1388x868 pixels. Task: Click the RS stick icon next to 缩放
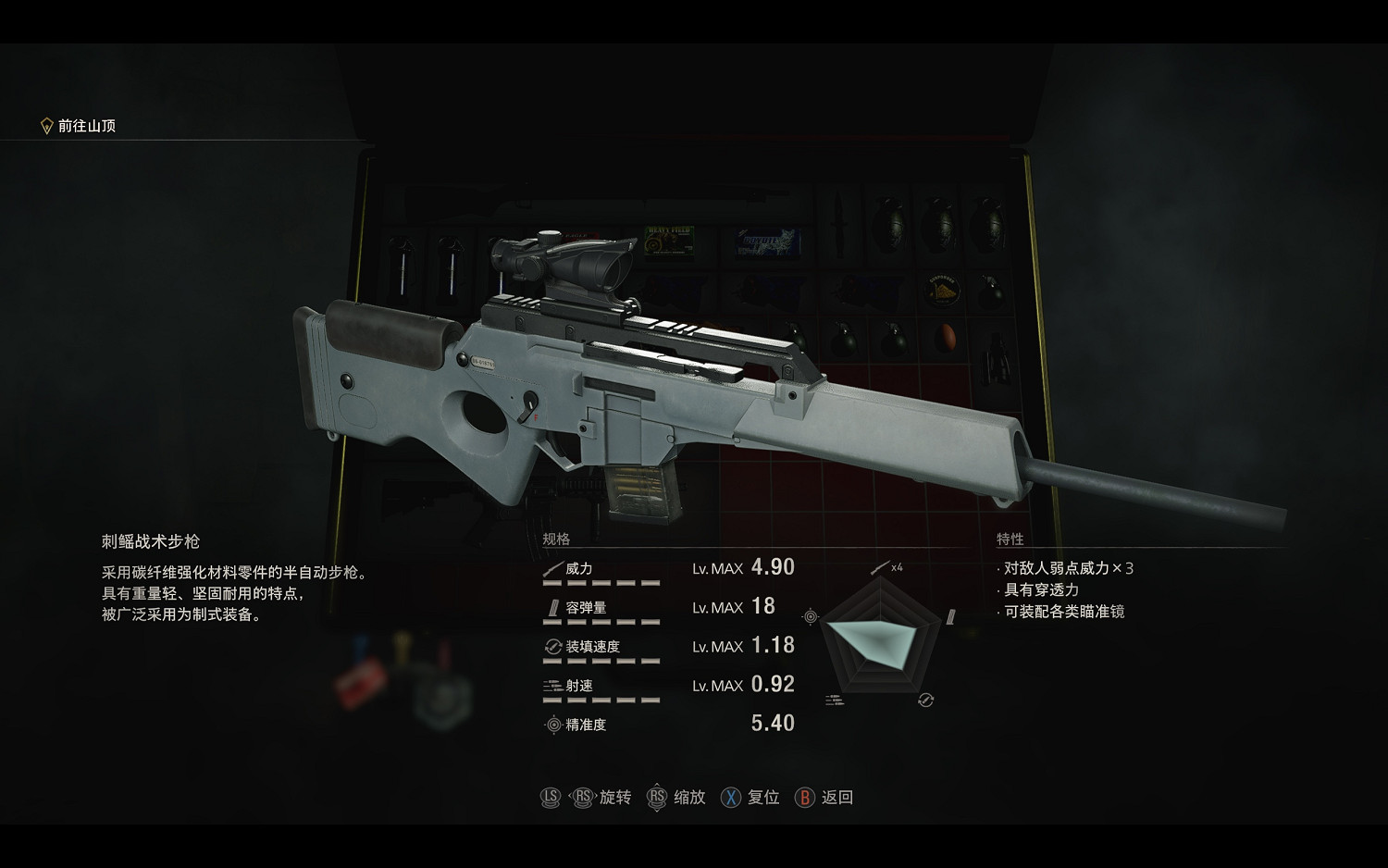point(657,797)
